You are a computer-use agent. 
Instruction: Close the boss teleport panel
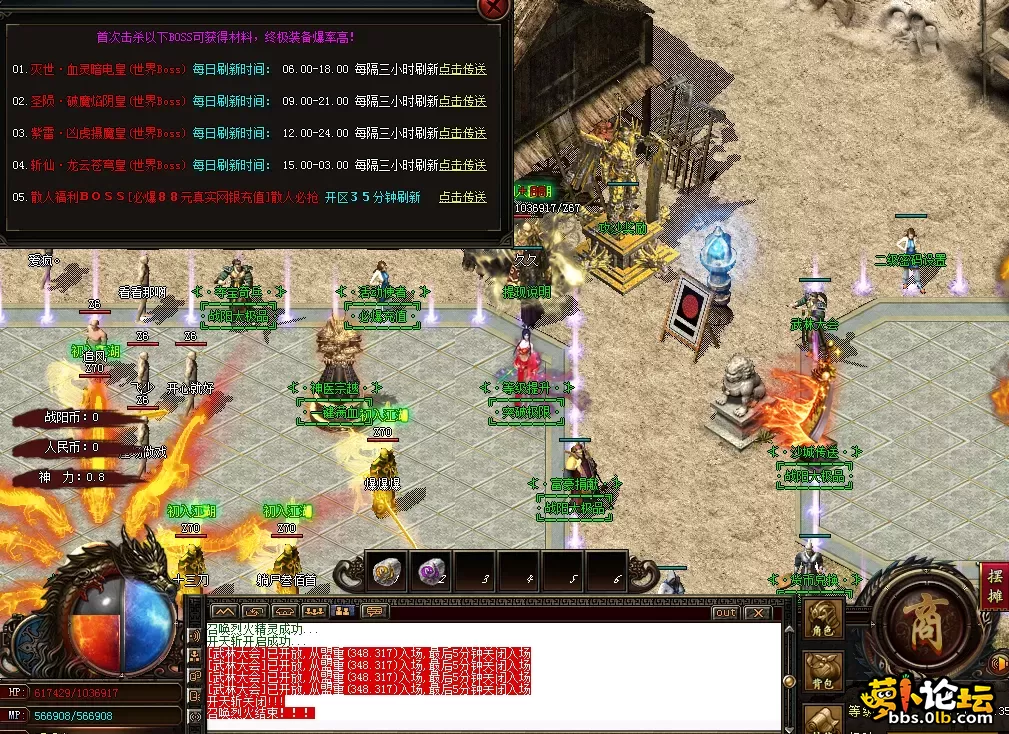click(x=494, y=8)
